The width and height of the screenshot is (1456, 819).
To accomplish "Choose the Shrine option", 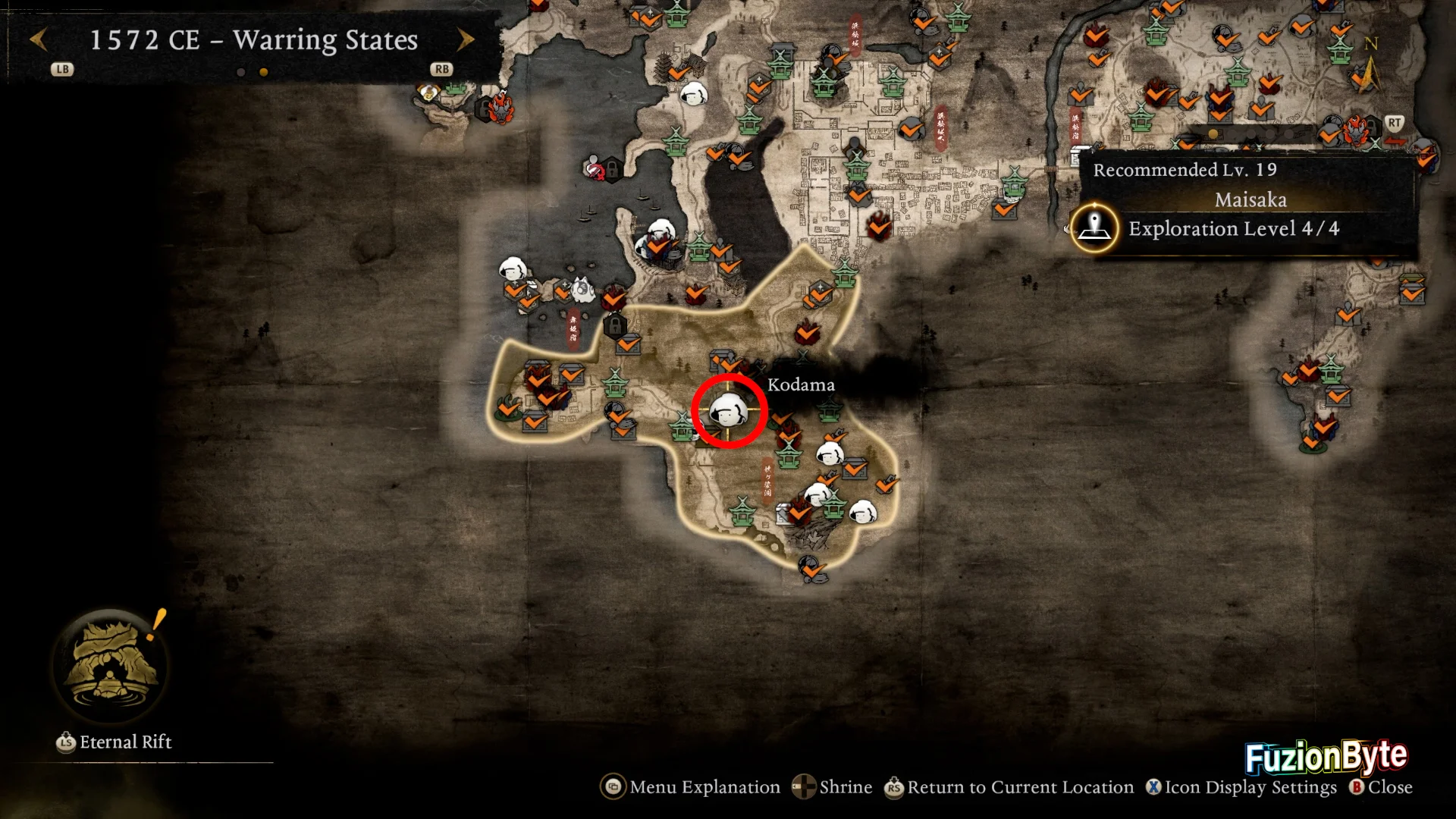I will (832, 787).
